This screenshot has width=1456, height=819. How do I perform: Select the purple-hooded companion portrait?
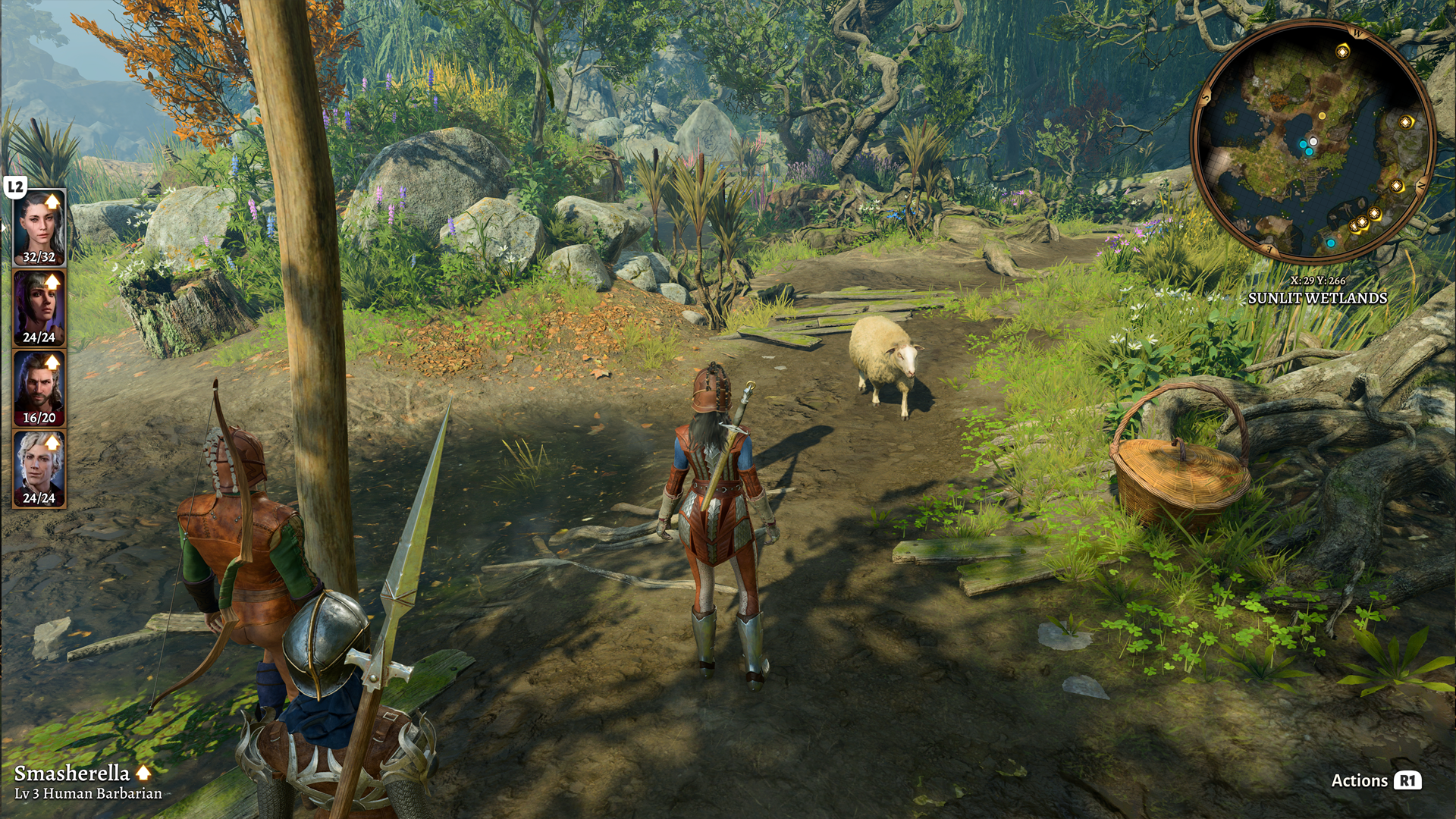(x=39, y=307)
